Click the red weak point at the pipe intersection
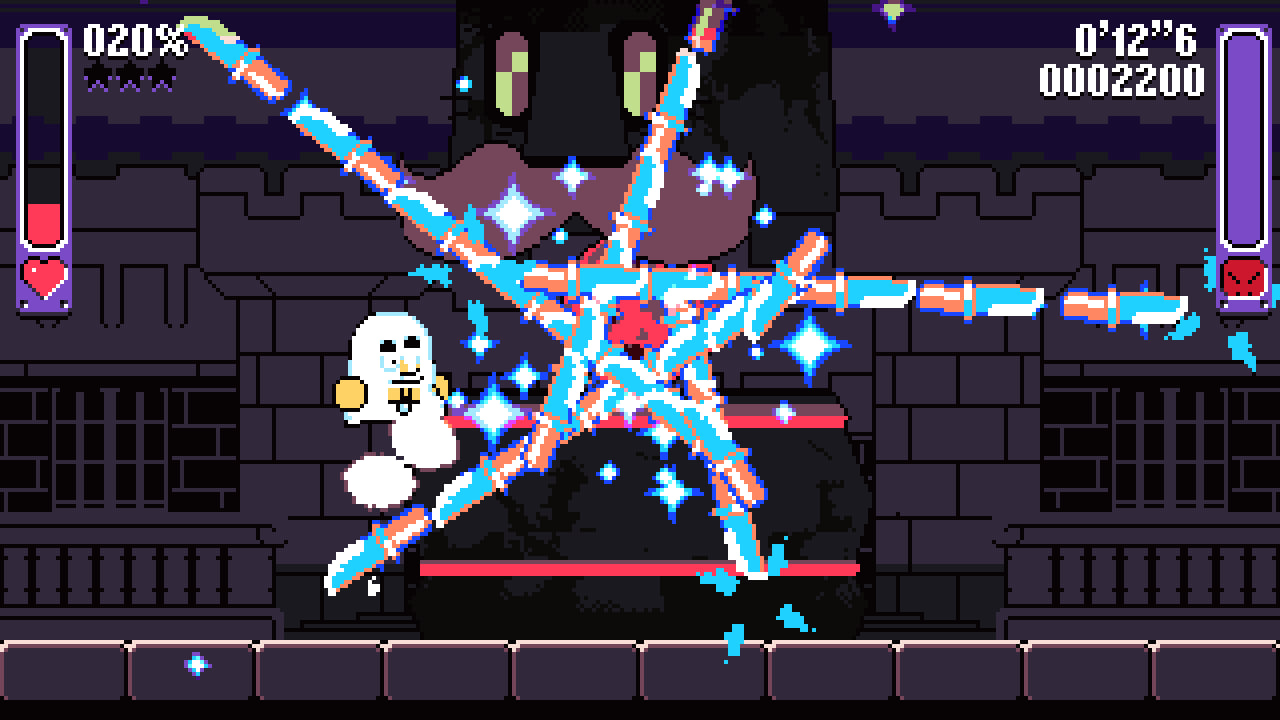 [x=637, y=322]
